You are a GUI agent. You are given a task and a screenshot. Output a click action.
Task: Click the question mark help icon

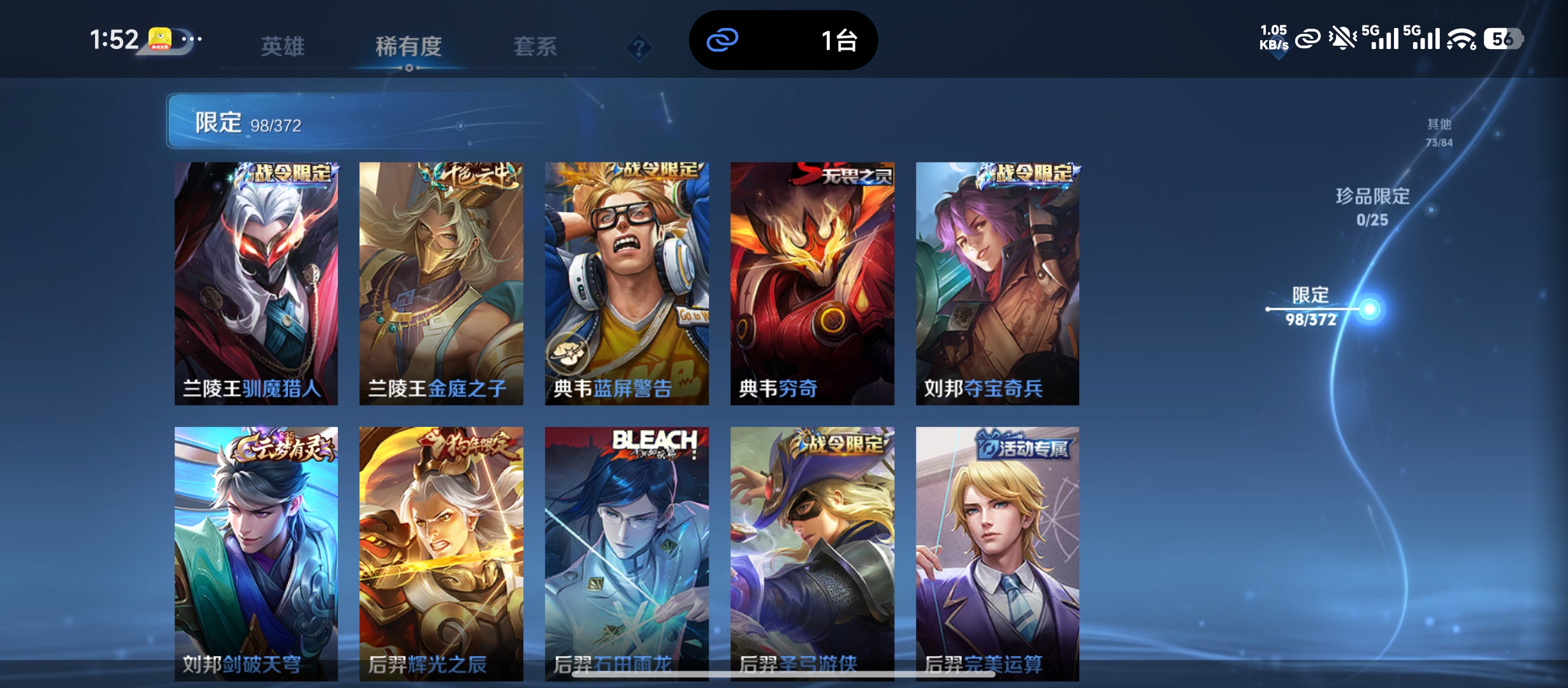coord(639,47)
